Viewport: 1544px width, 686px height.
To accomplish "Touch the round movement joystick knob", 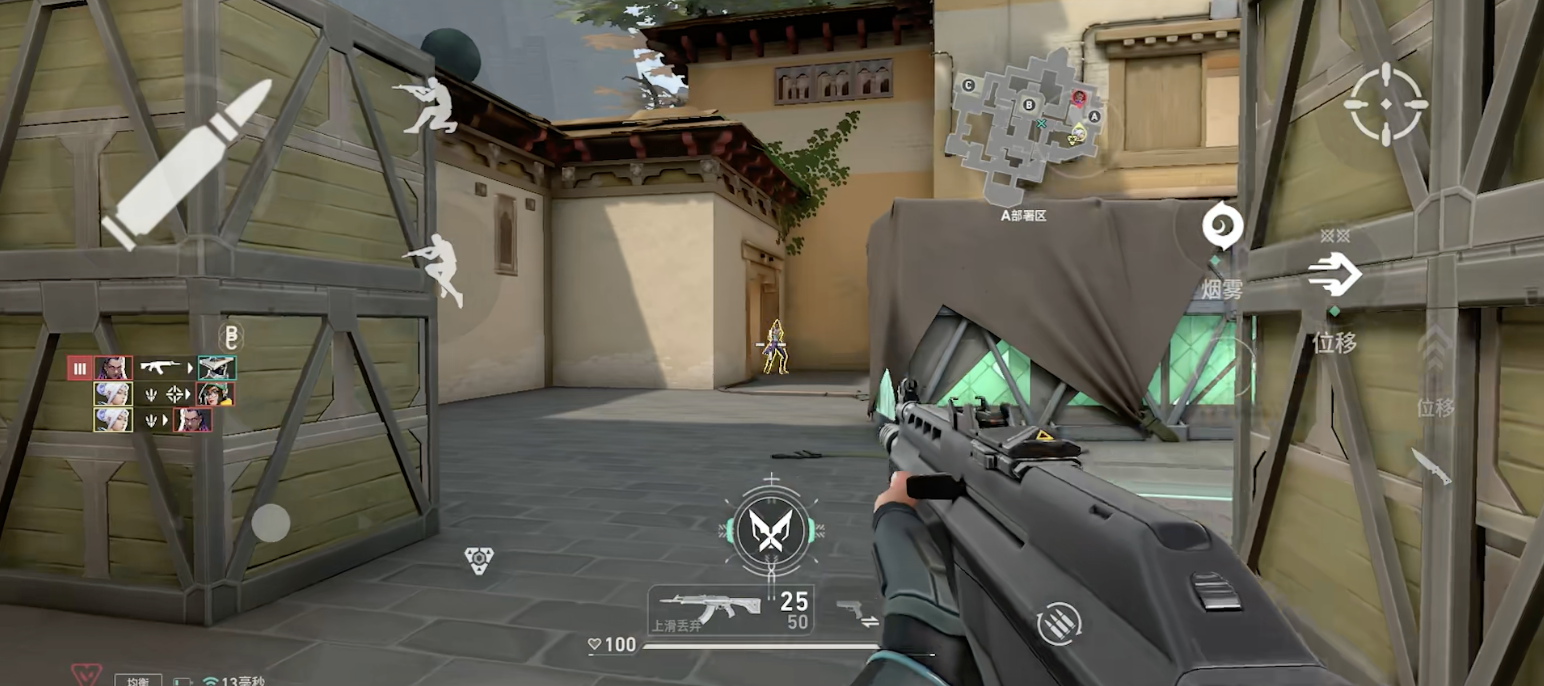I will 270,522.
